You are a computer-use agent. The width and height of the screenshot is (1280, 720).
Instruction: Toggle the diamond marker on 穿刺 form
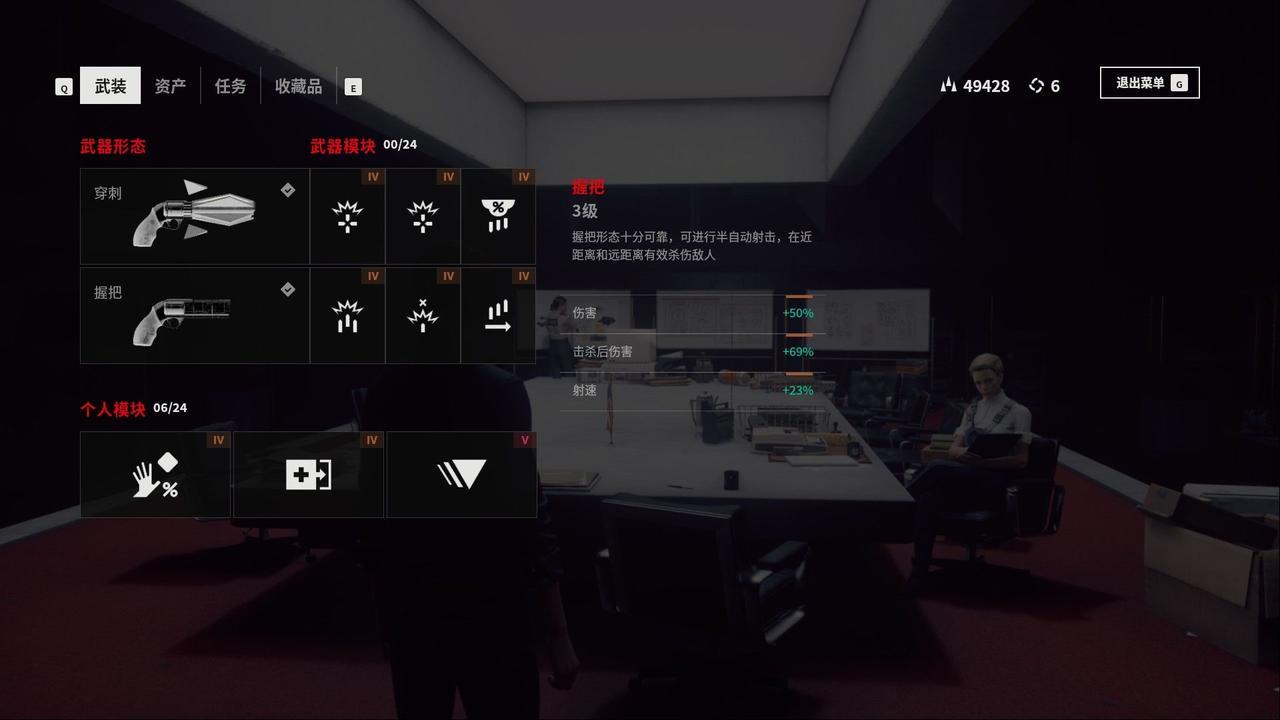289,190
